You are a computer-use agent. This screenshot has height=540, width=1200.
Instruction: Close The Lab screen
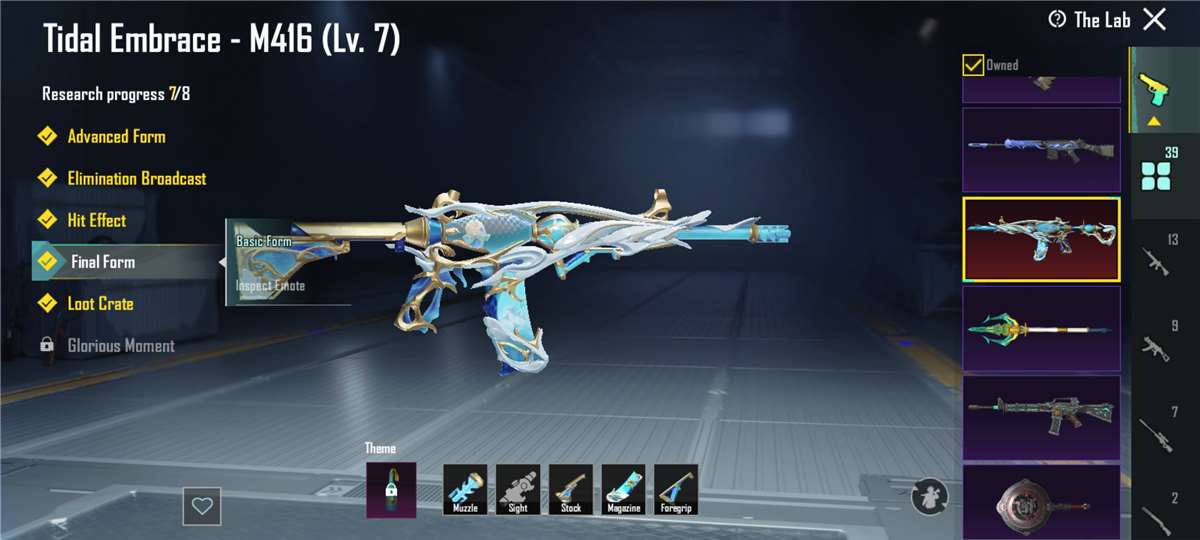click(1154, 19)
